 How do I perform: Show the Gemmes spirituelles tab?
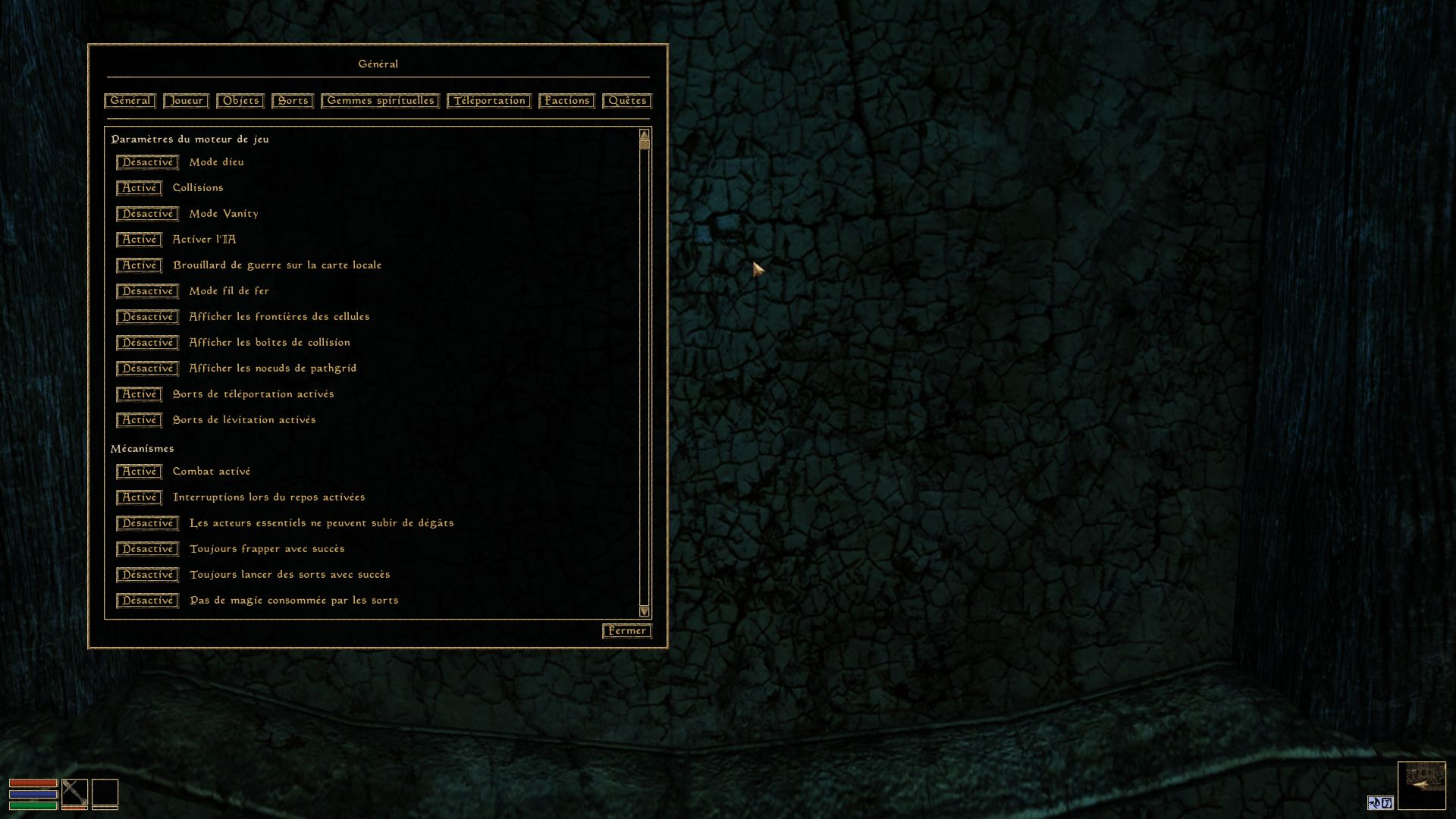pos(380,101)
